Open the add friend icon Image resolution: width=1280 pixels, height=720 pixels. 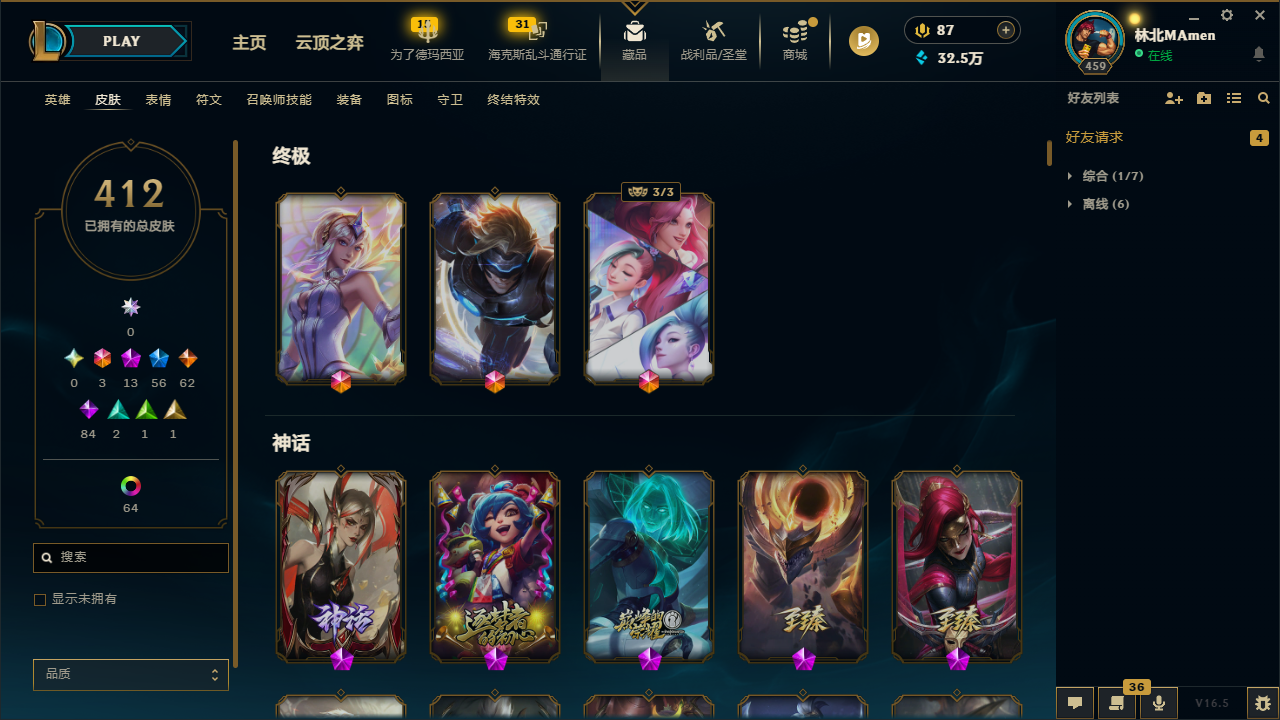1174,98
